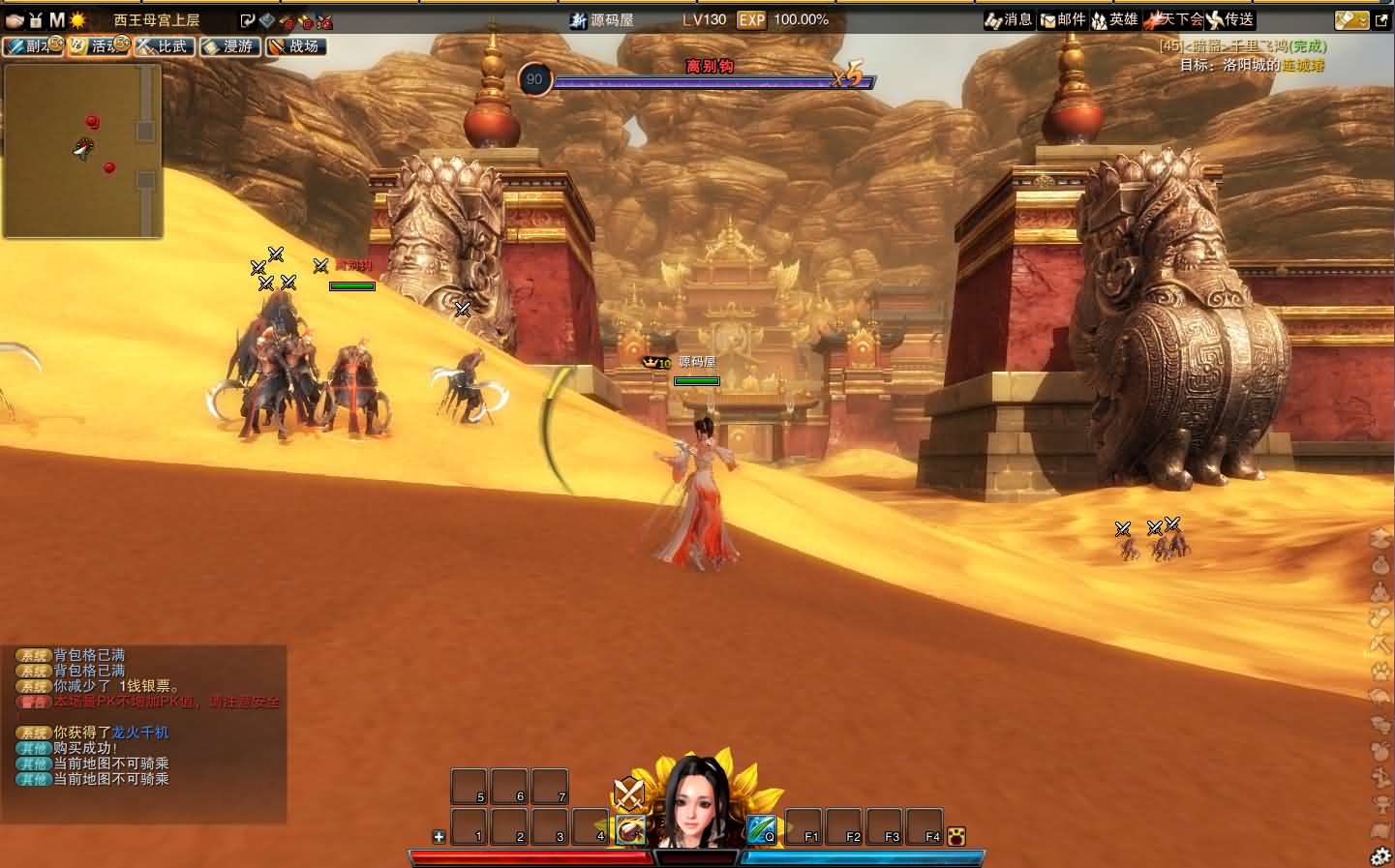
Task: Open the gear settings icon
Action: click(x=1380, y=855)
